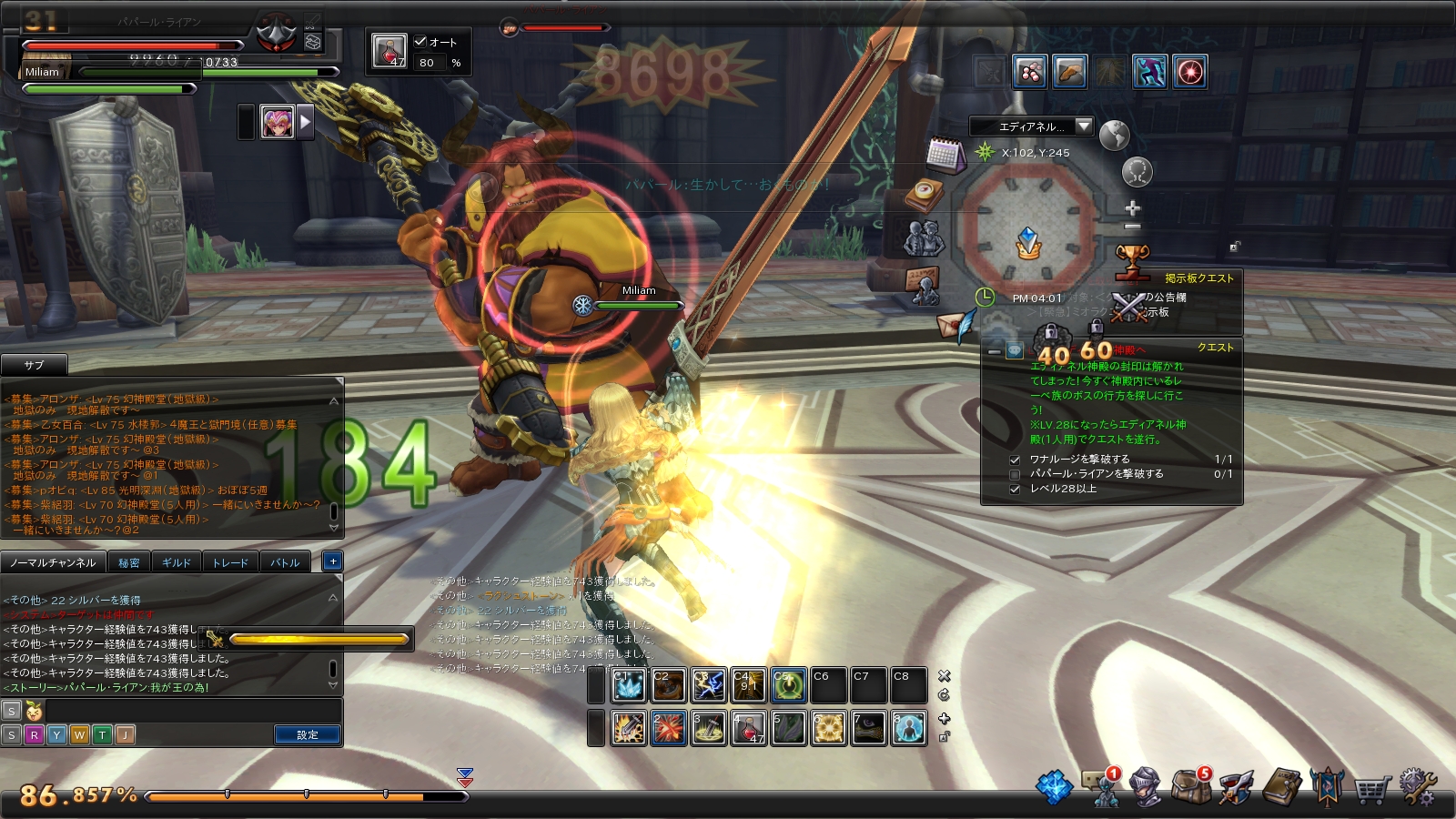Image resolution: width=1456 pixels, height=819 pixels.
Task: Toggle the オート potion checkbox
Action: pos(420,42)
